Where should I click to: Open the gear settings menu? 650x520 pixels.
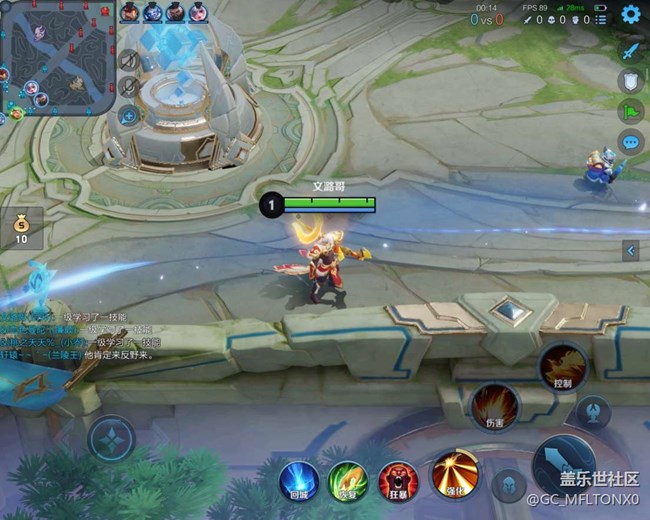point(630,14)
